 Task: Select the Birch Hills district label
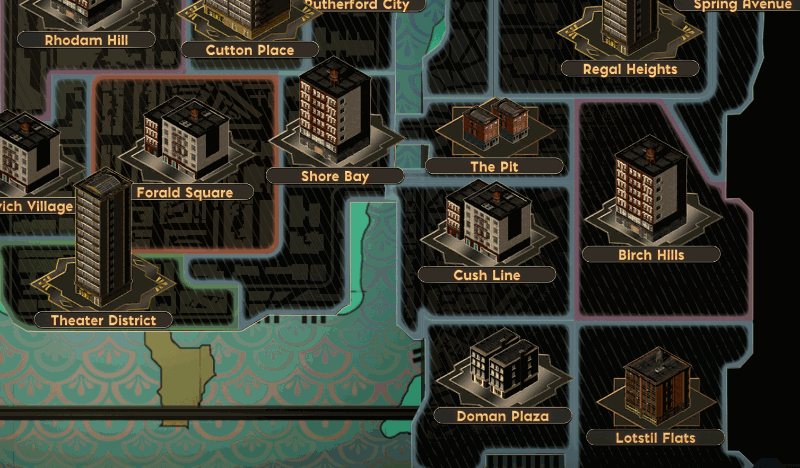coord(651,255)
